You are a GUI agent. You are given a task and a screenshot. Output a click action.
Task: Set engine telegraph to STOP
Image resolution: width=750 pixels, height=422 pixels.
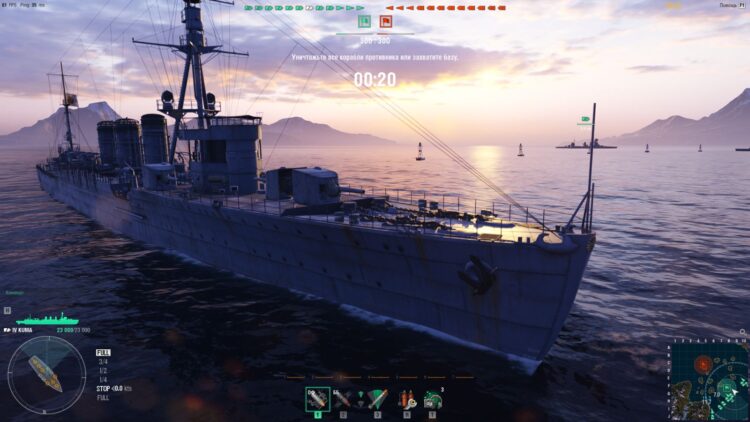coord(103,388)
